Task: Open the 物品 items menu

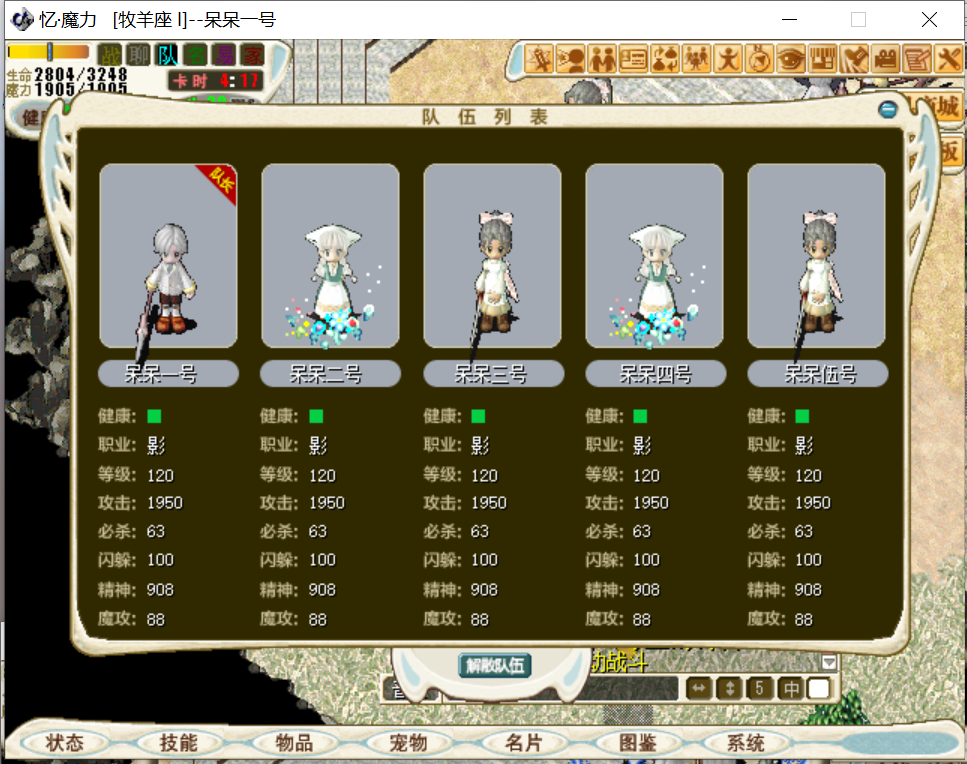Action: point(294,743)
